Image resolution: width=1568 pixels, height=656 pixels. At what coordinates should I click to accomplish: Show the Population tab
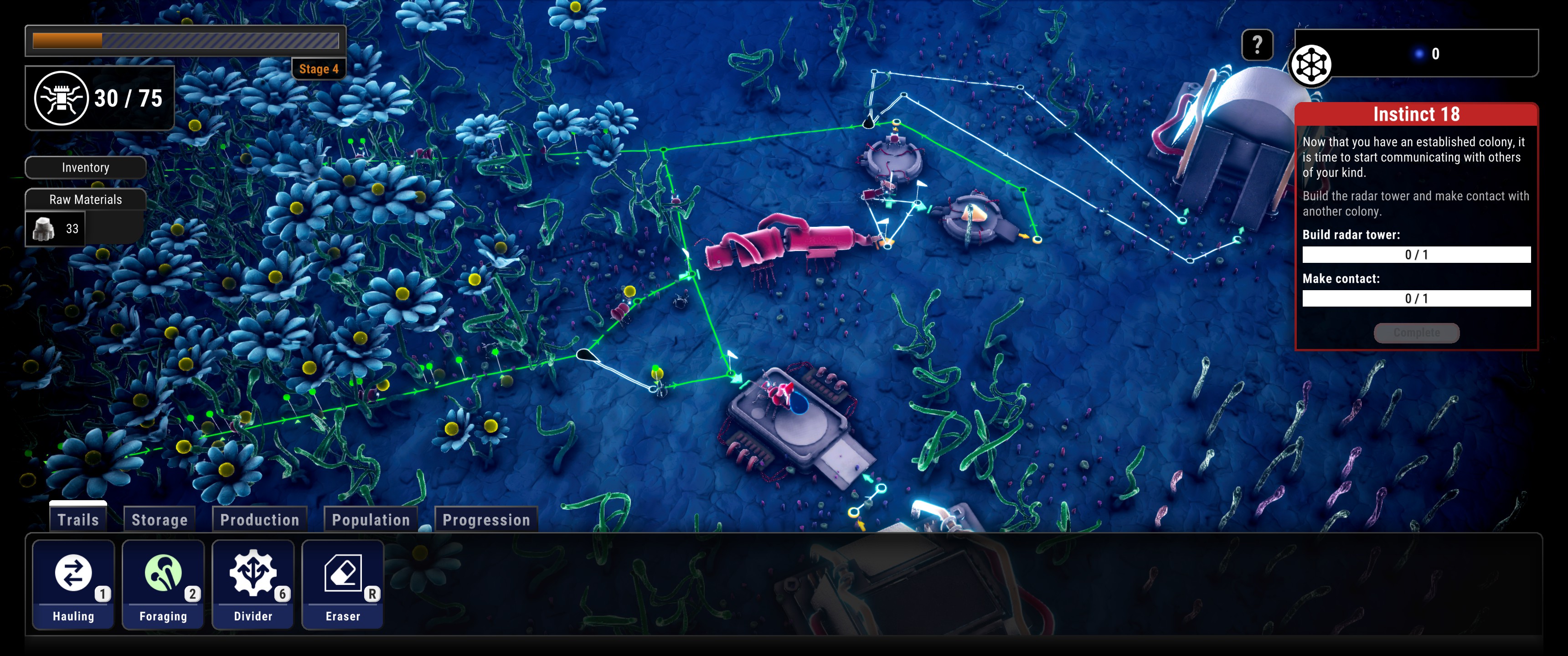click(x=371, y=519)
